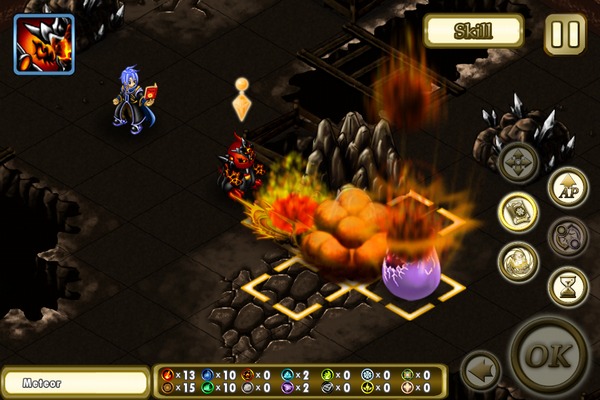This screenshot has width=600, height=400.
Task: Select the gold swirl orb icon
Action: pyautogui.click(x=518, y=262)
